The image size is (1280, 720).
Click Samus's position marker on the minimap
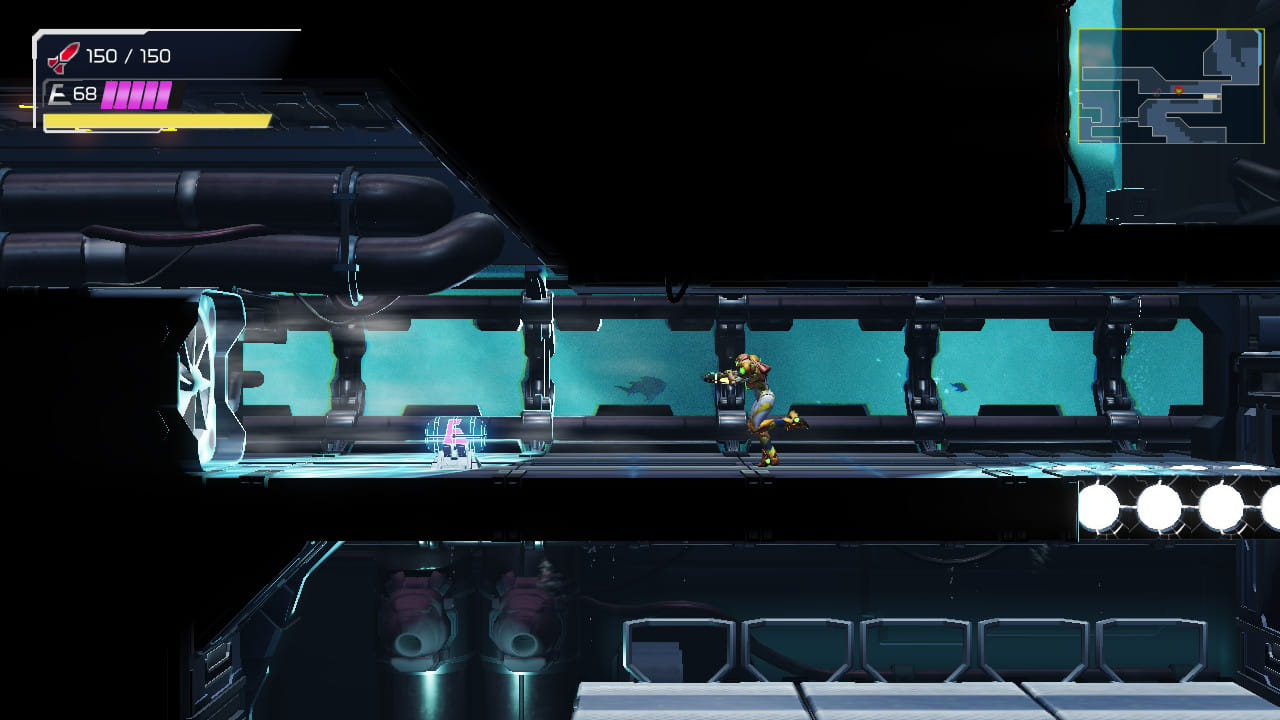(1178, 90)
